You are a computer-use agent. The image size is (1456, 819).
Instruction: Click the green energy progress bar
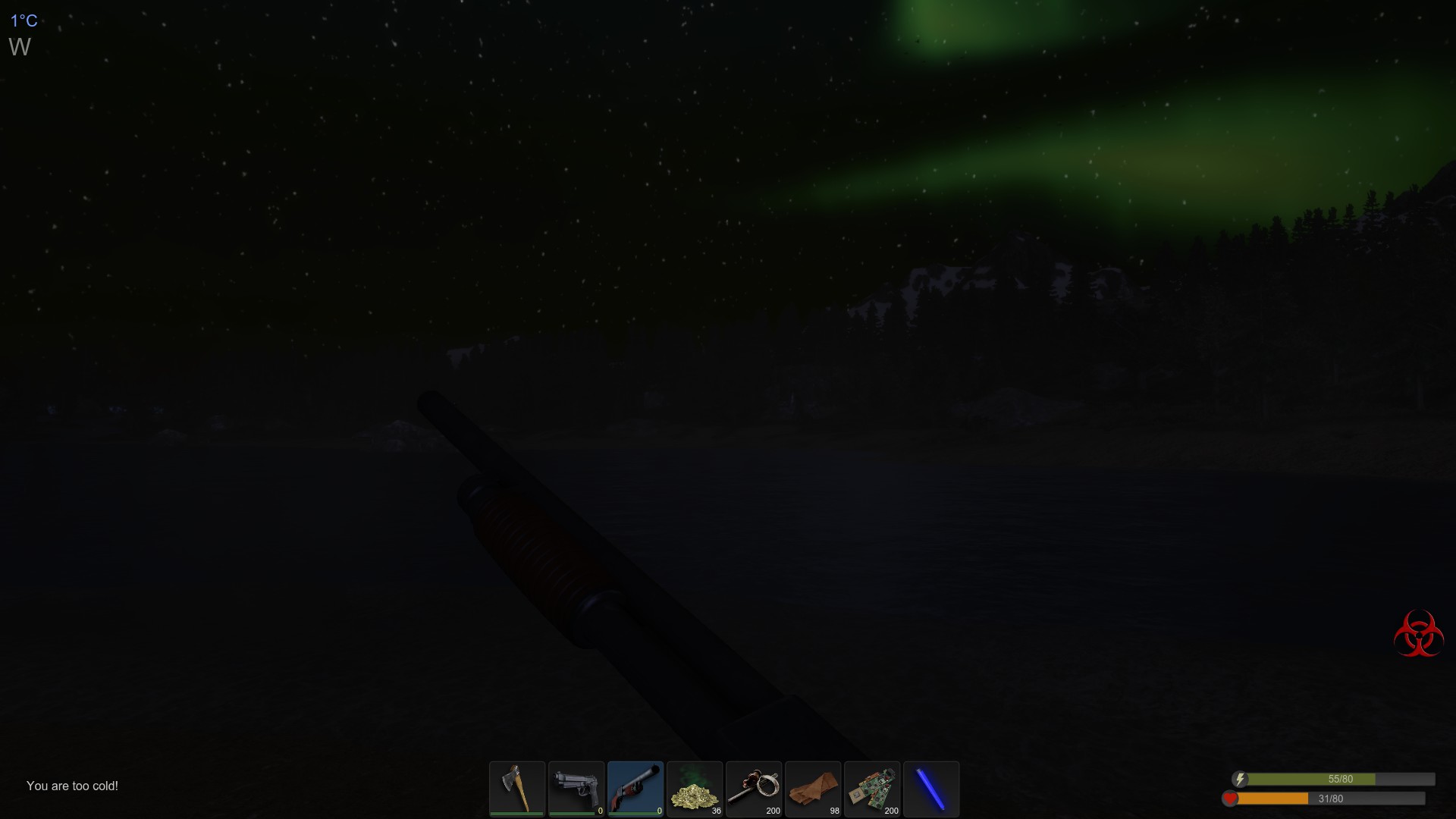click(x=1312, y=779)
